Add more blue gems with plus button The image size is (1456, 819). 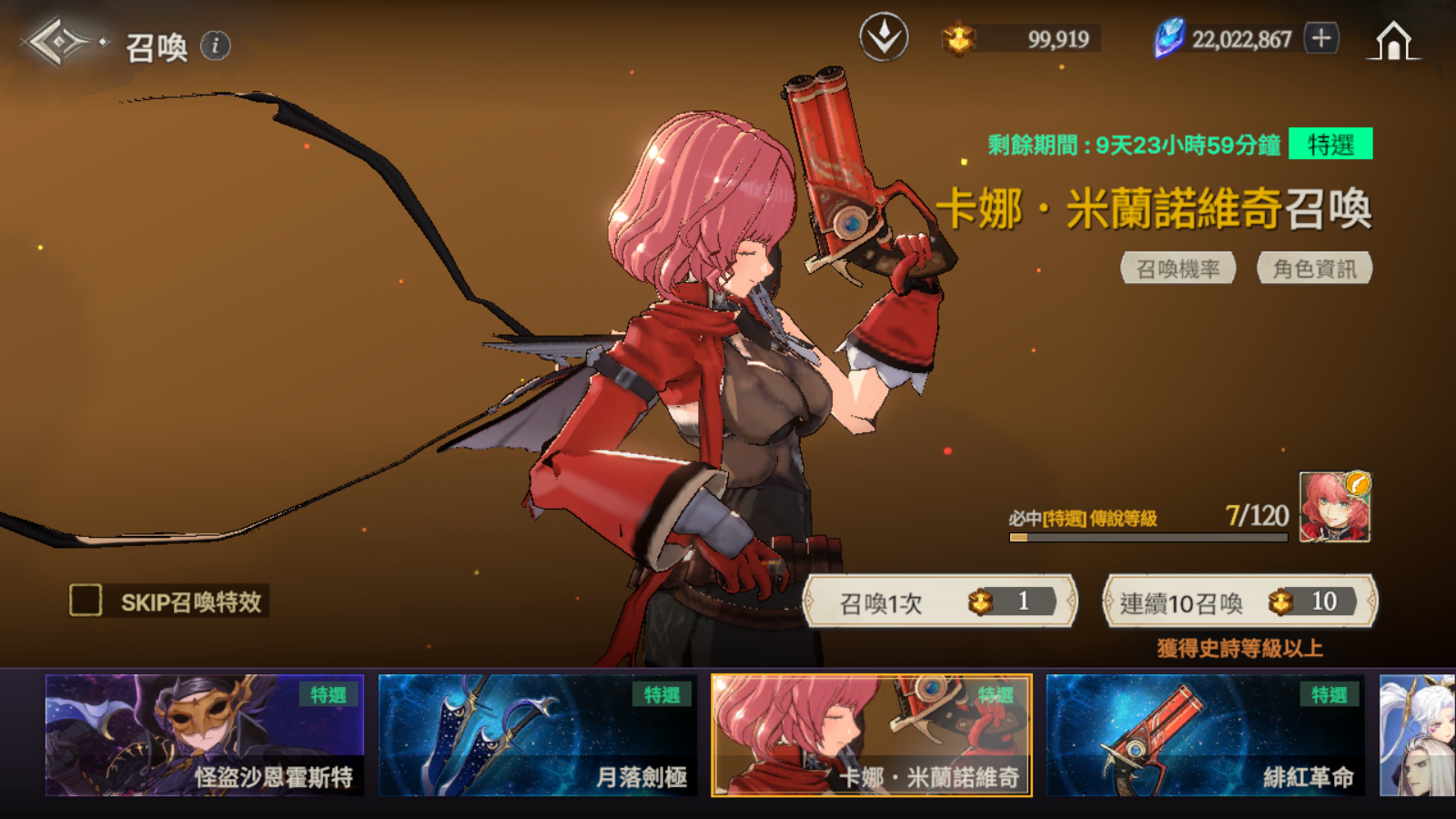tap(1321, 38)
